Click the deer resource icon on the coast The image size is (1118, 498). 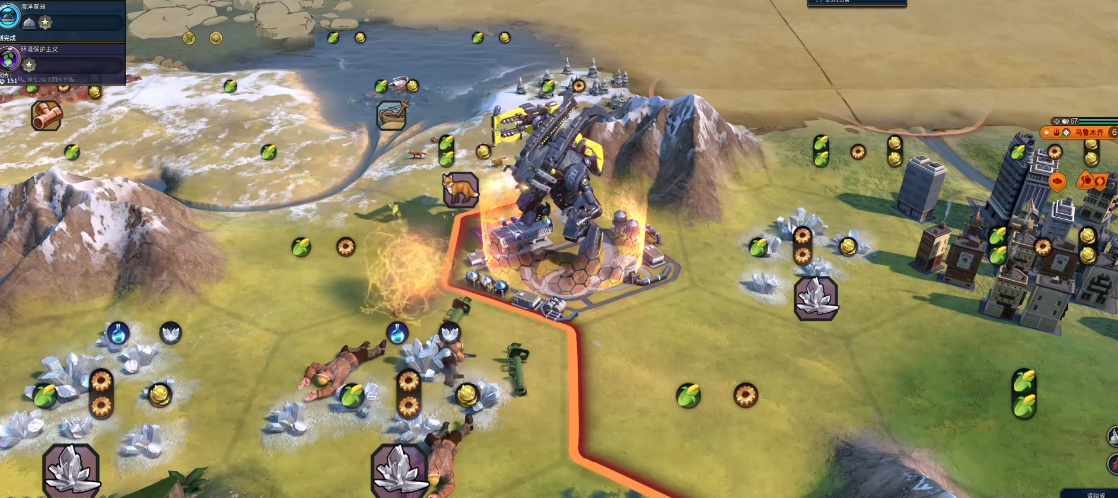(x=393, y=113)
